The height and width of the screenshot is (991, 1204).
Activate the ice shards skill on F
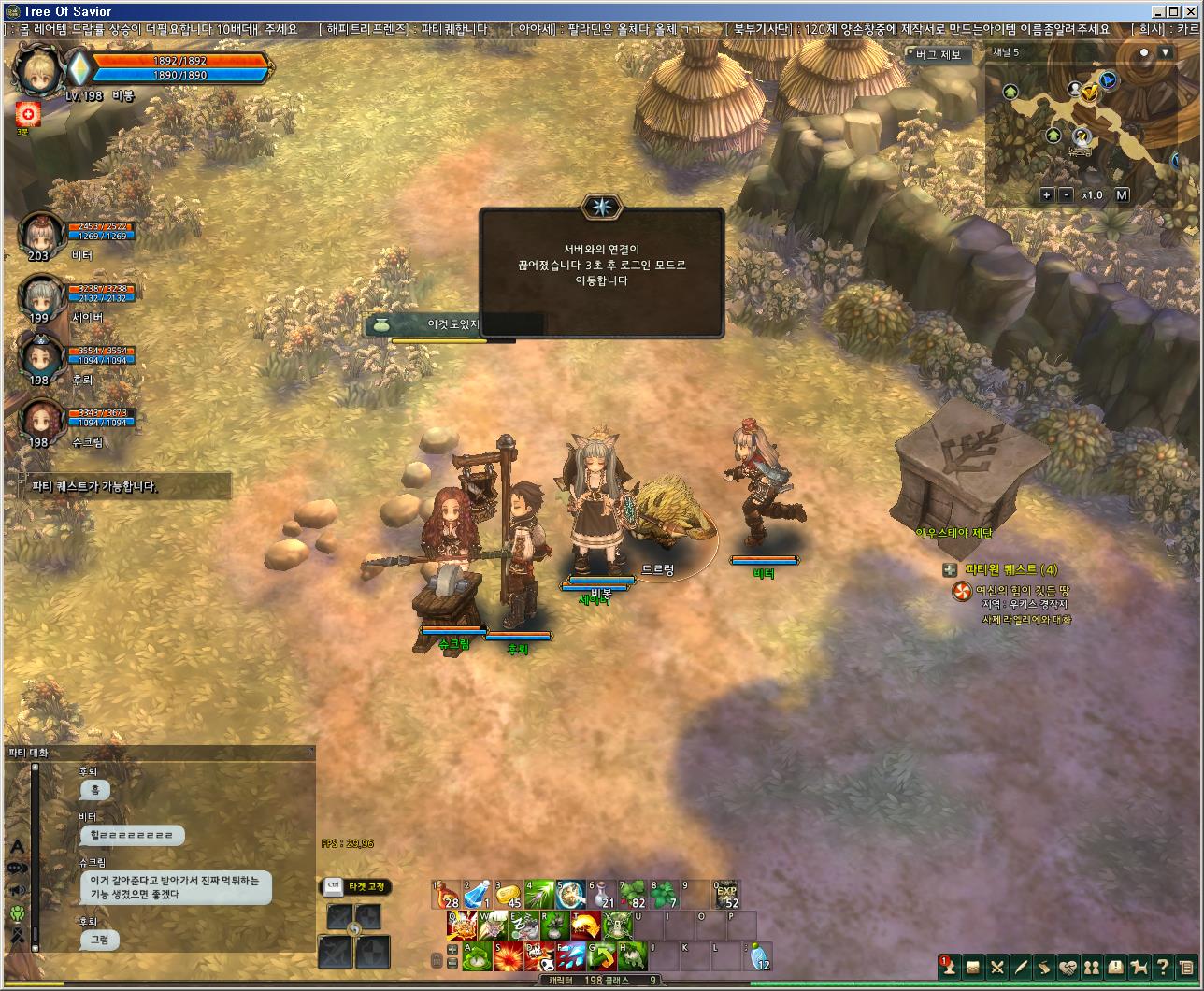570,956
